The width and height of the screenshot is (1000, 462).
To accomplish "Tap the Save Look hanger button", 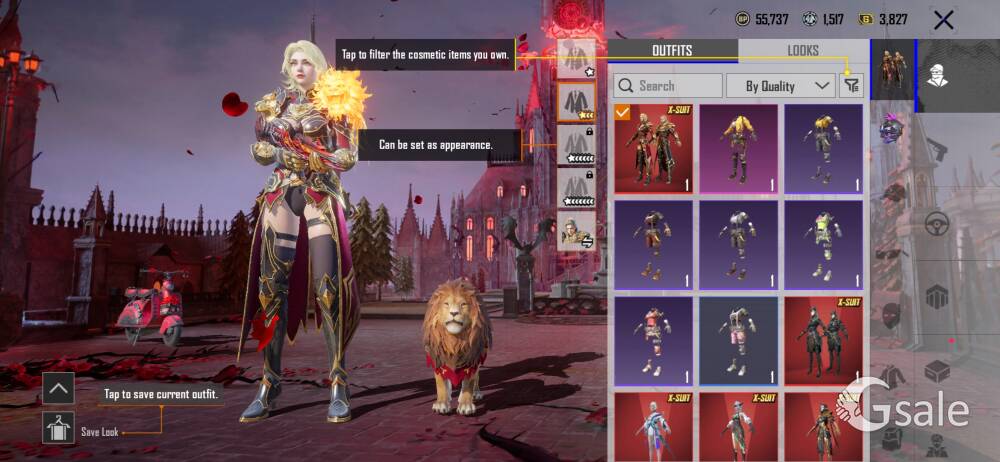I will [58, 428].
